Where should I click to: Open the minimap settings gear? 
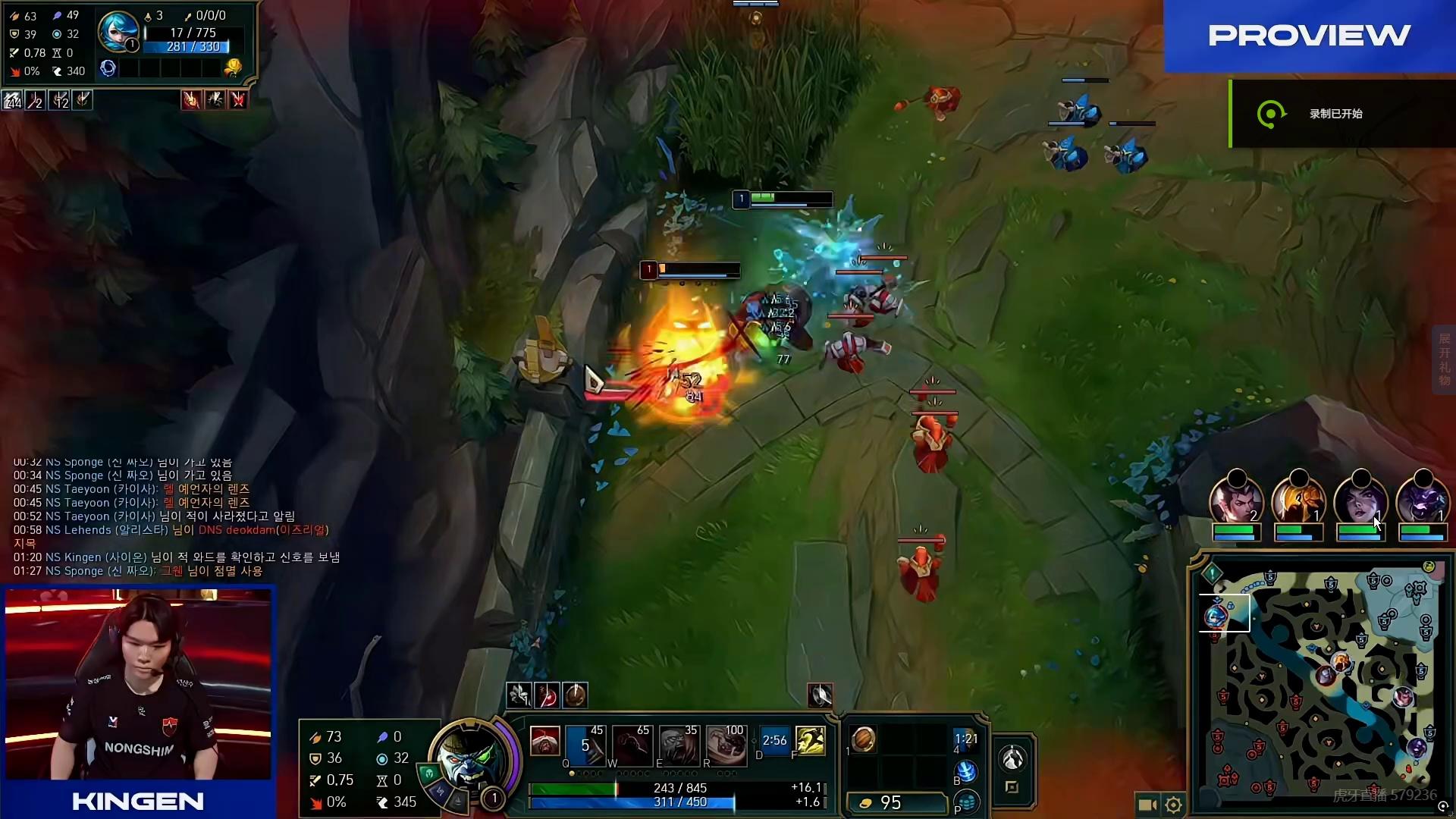pyautogui.click(x=1173, y=805)
